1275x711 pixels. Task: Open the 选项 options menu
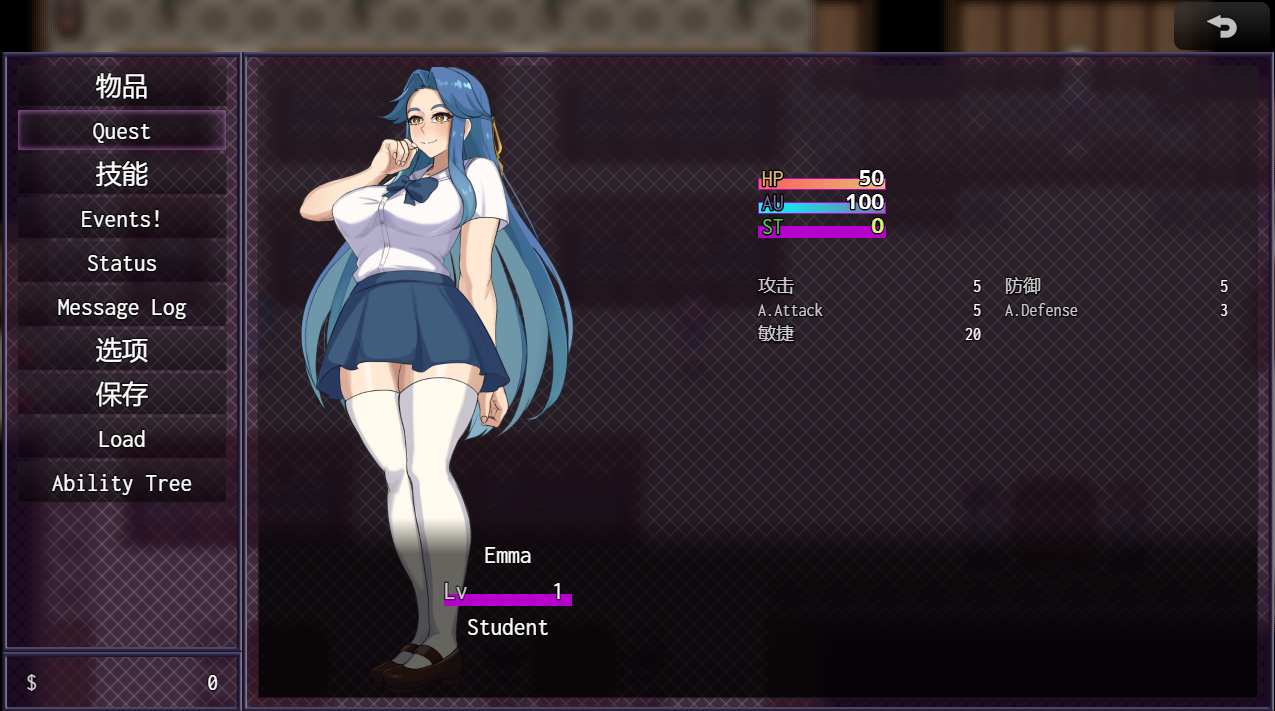point(121,351)
